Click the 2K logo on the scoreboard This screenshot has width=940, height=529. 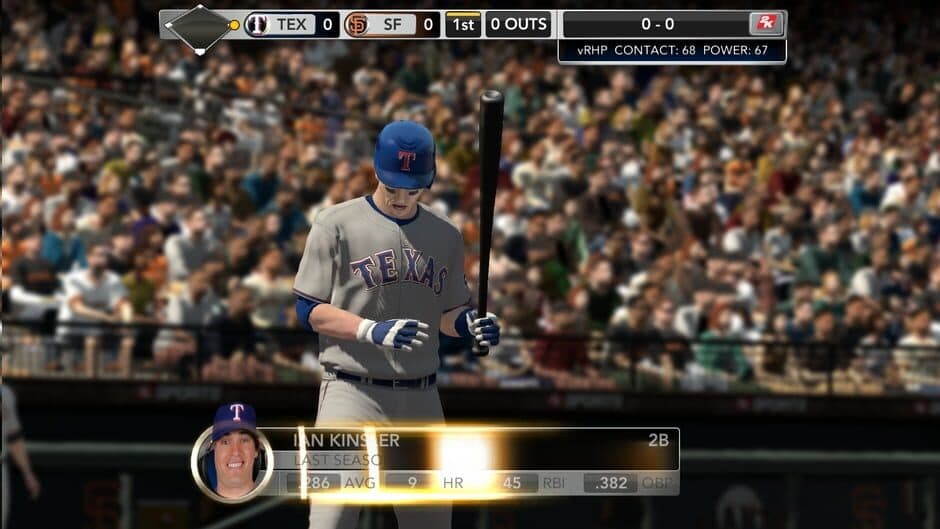[766, 24]
